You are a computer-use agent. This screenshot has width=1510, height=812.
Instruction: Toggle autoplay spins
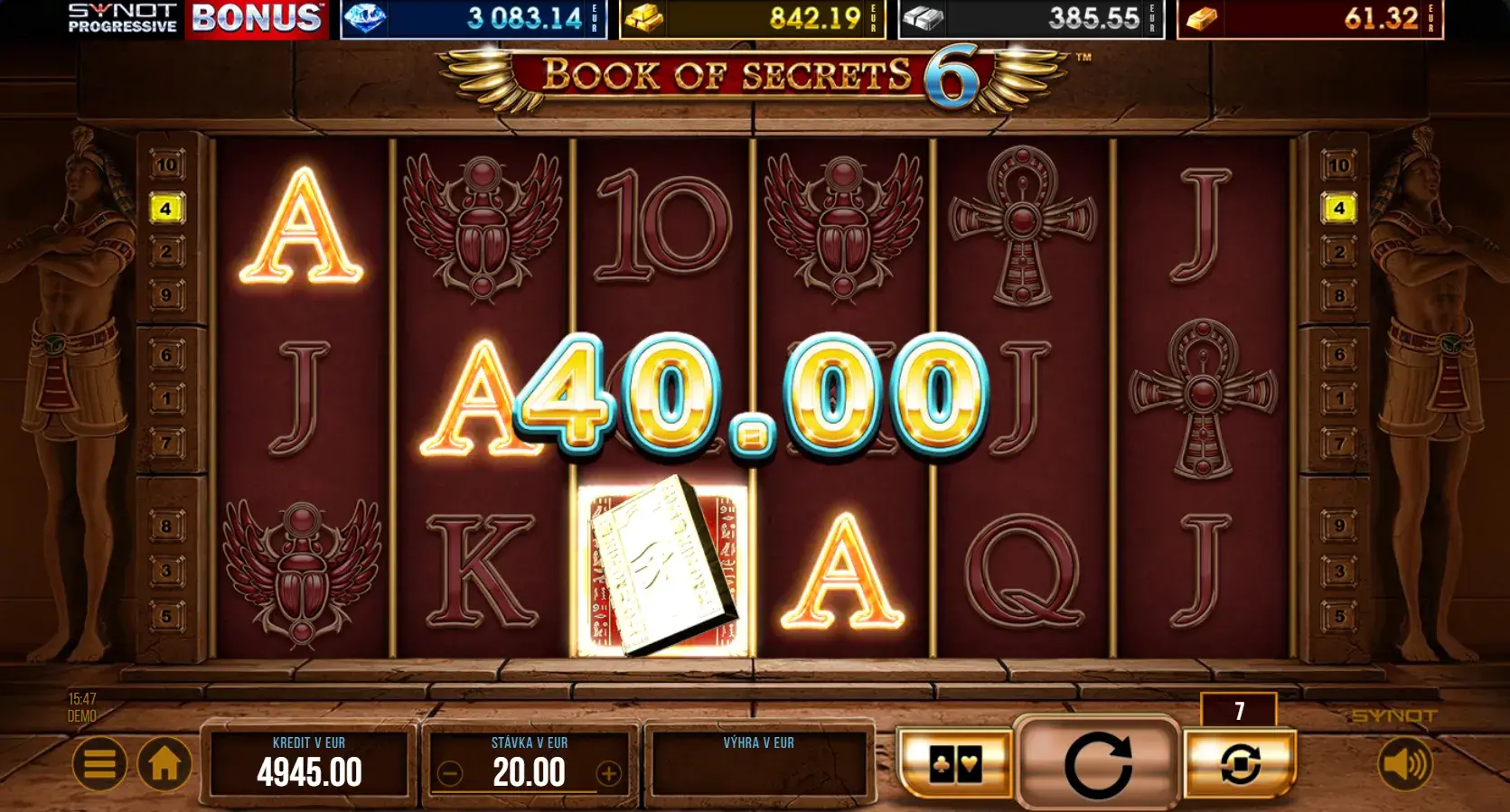tap(1240, 764)
